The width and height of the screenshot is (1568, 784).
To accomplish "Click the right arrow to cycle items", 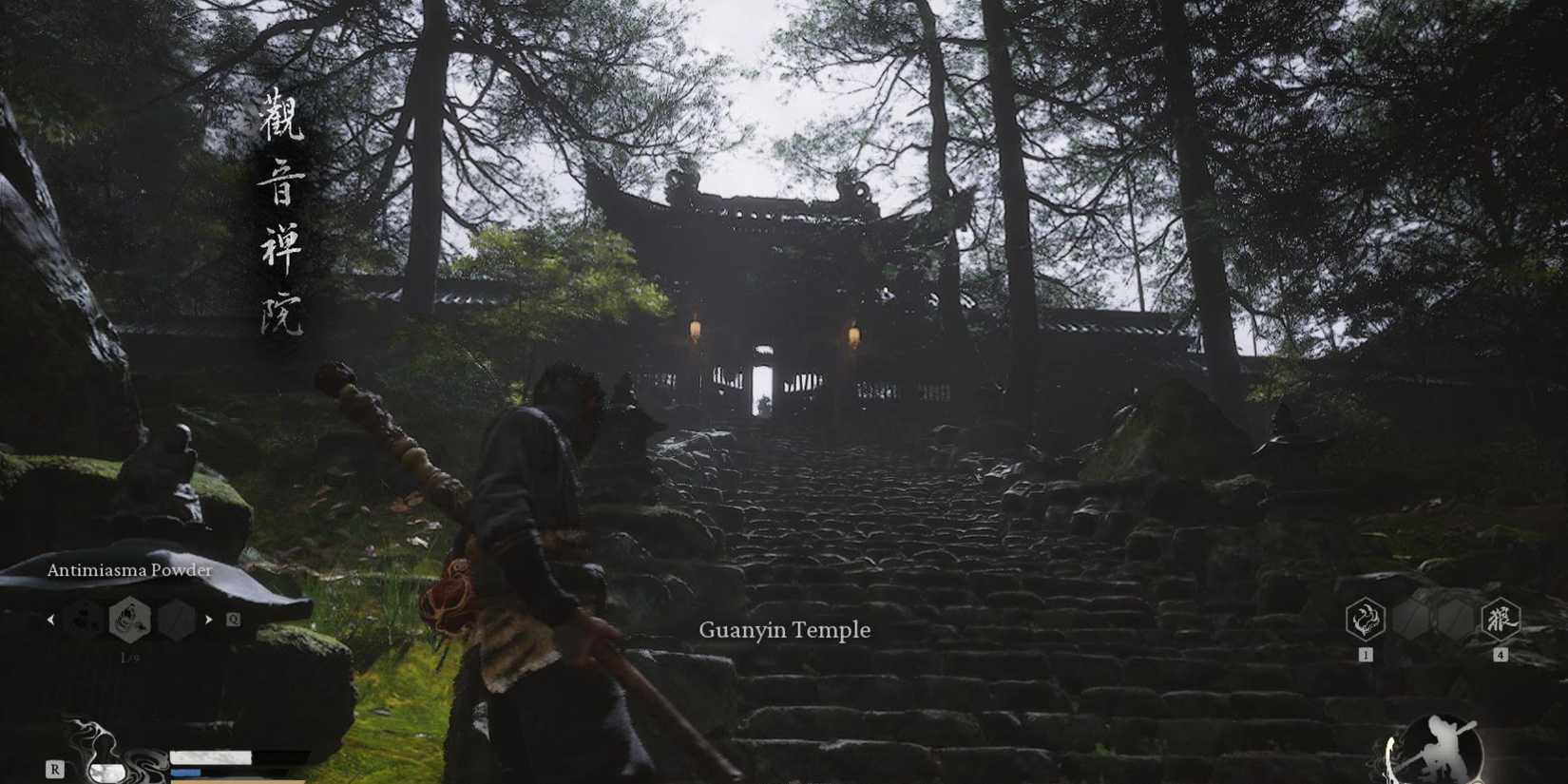I will click(209, 621).
